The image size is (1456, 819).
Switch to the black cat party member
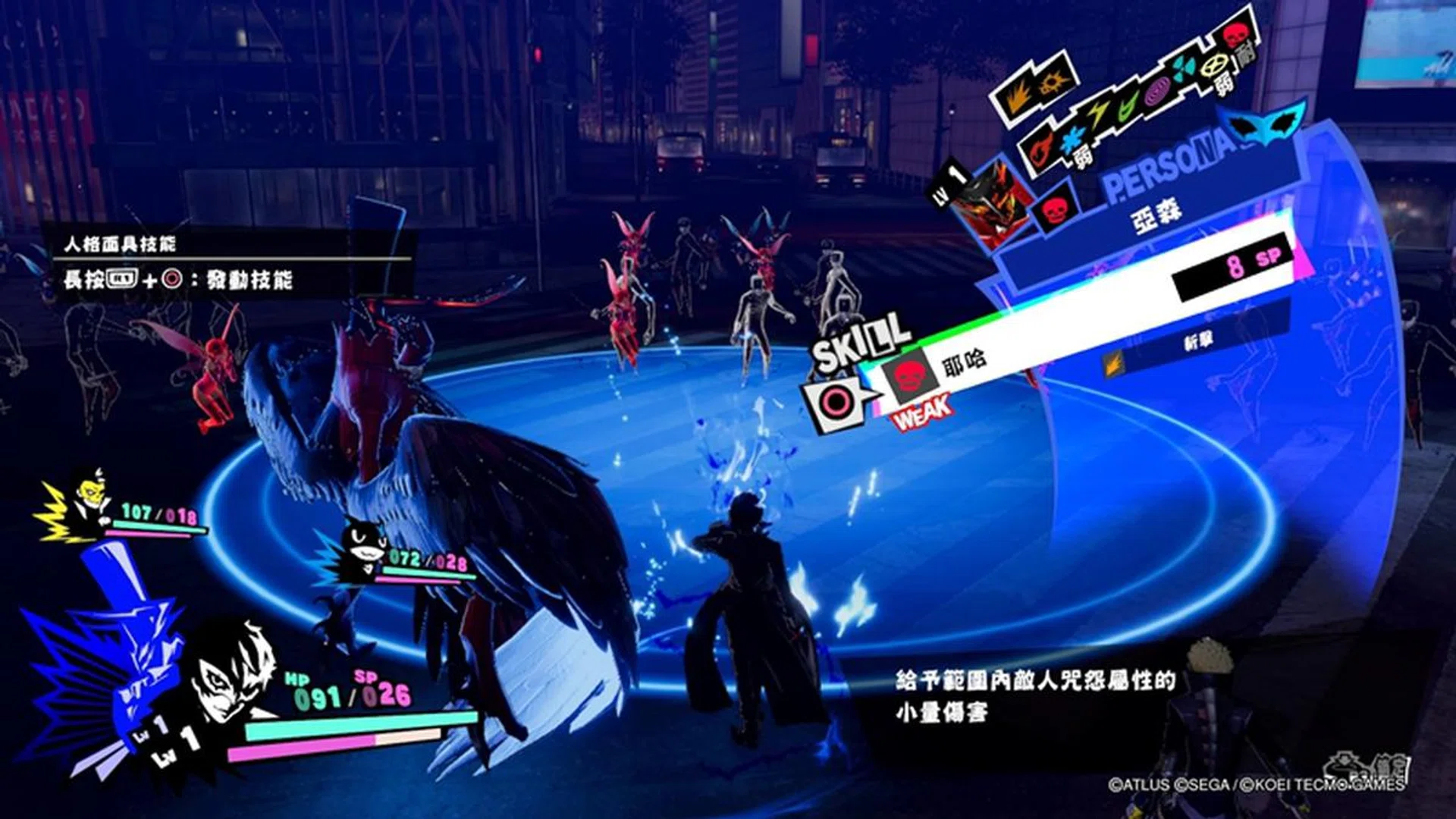(362, 548)
